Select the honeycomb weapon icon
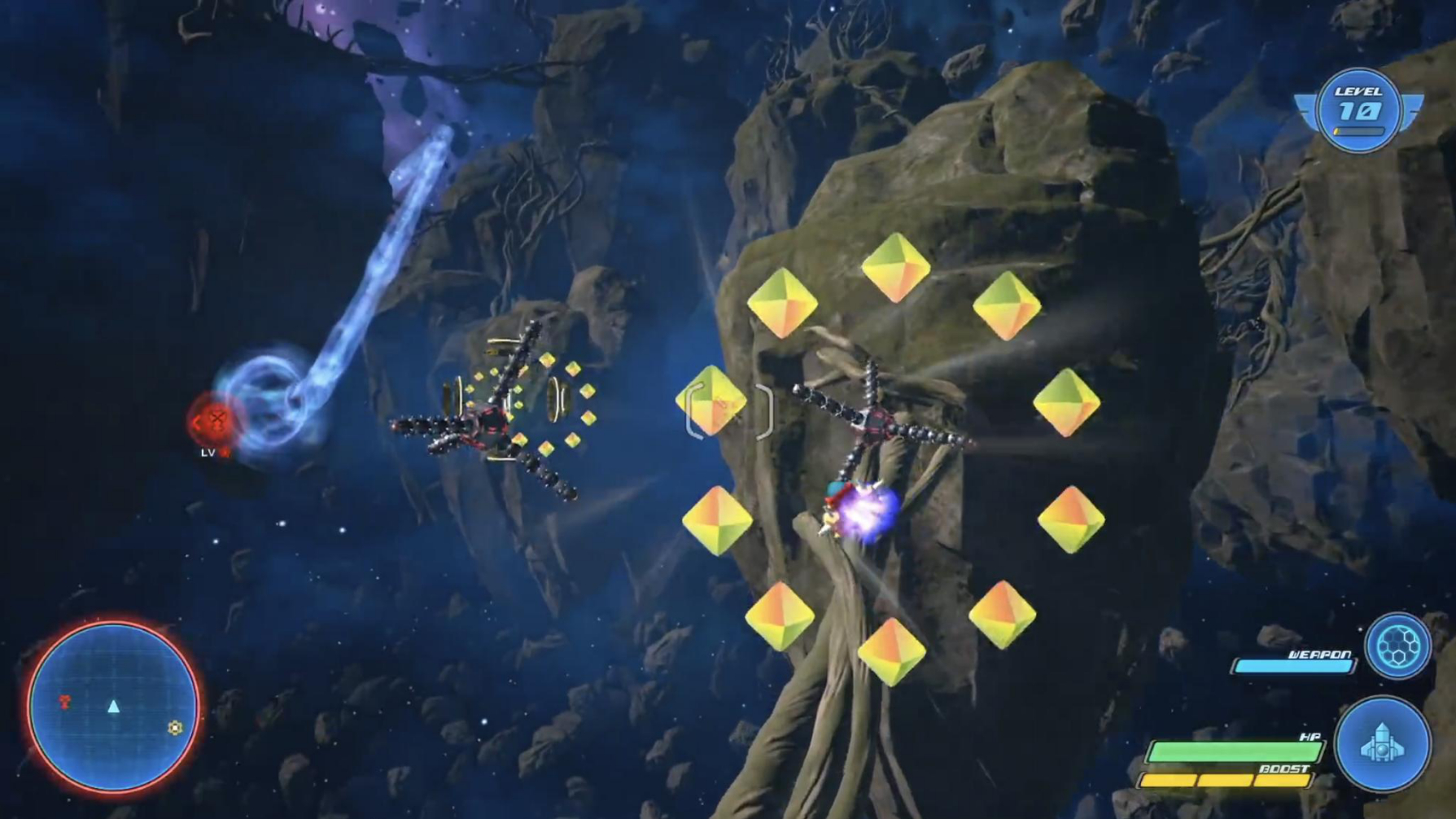The image size is (1456, 819). click(x=1397, y=646)
